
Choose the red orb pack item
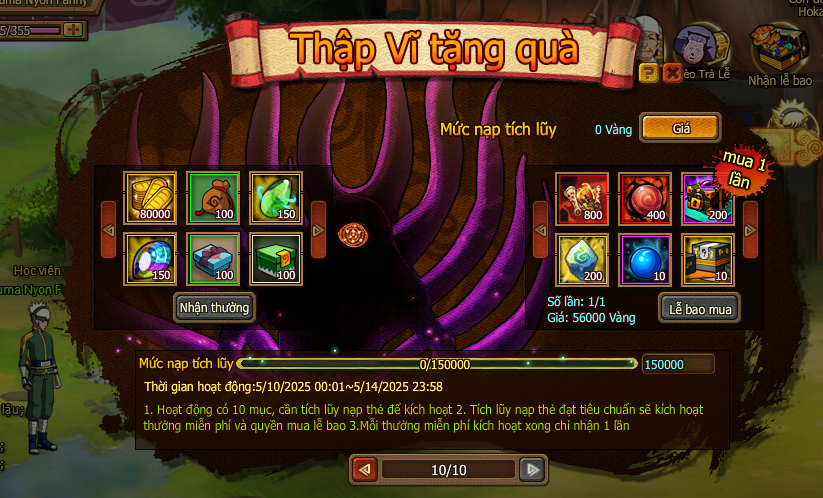point(644,198)
